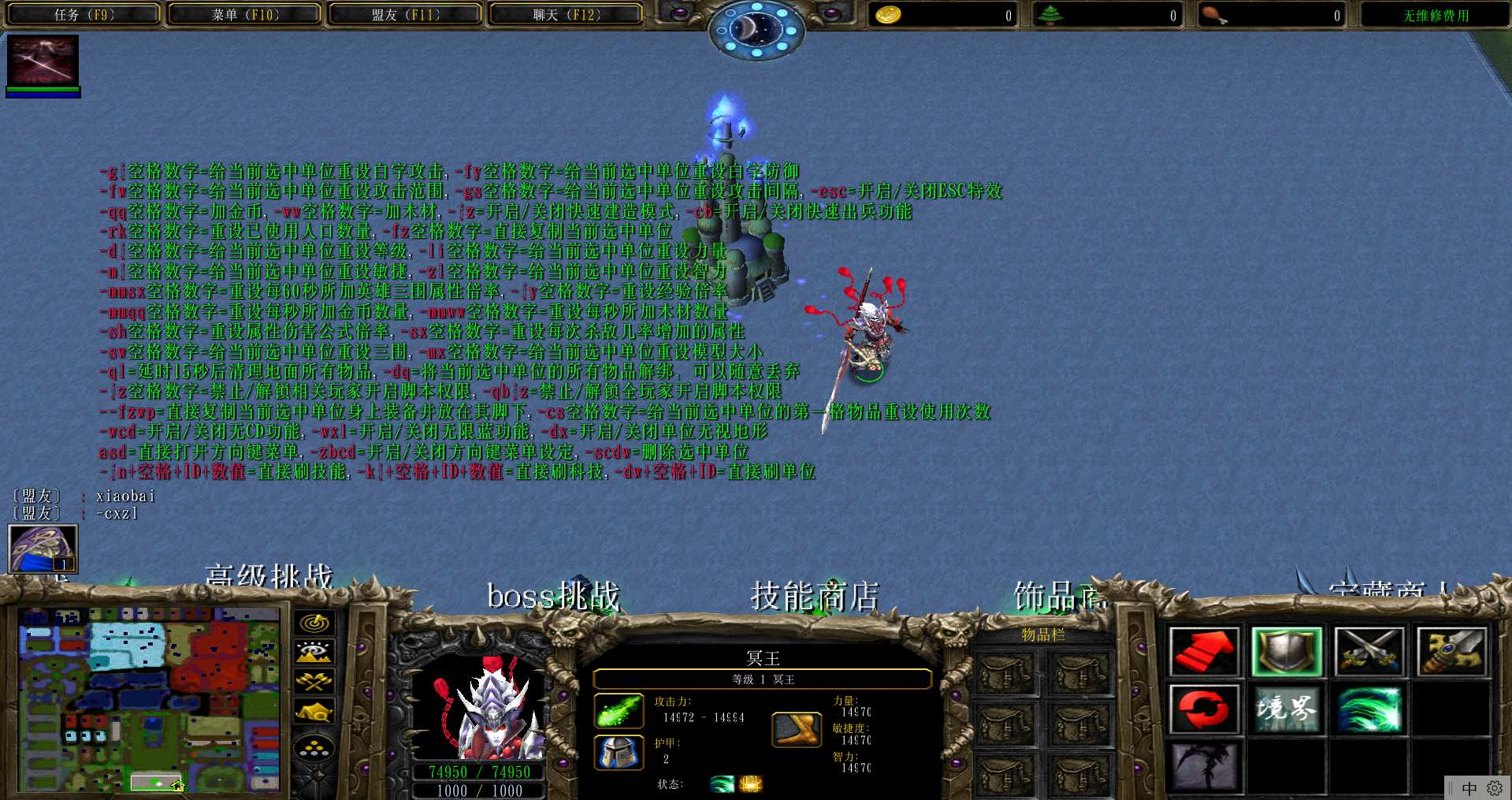
Task: Activate the minimap signal ping button
Action: click(314, 623)
